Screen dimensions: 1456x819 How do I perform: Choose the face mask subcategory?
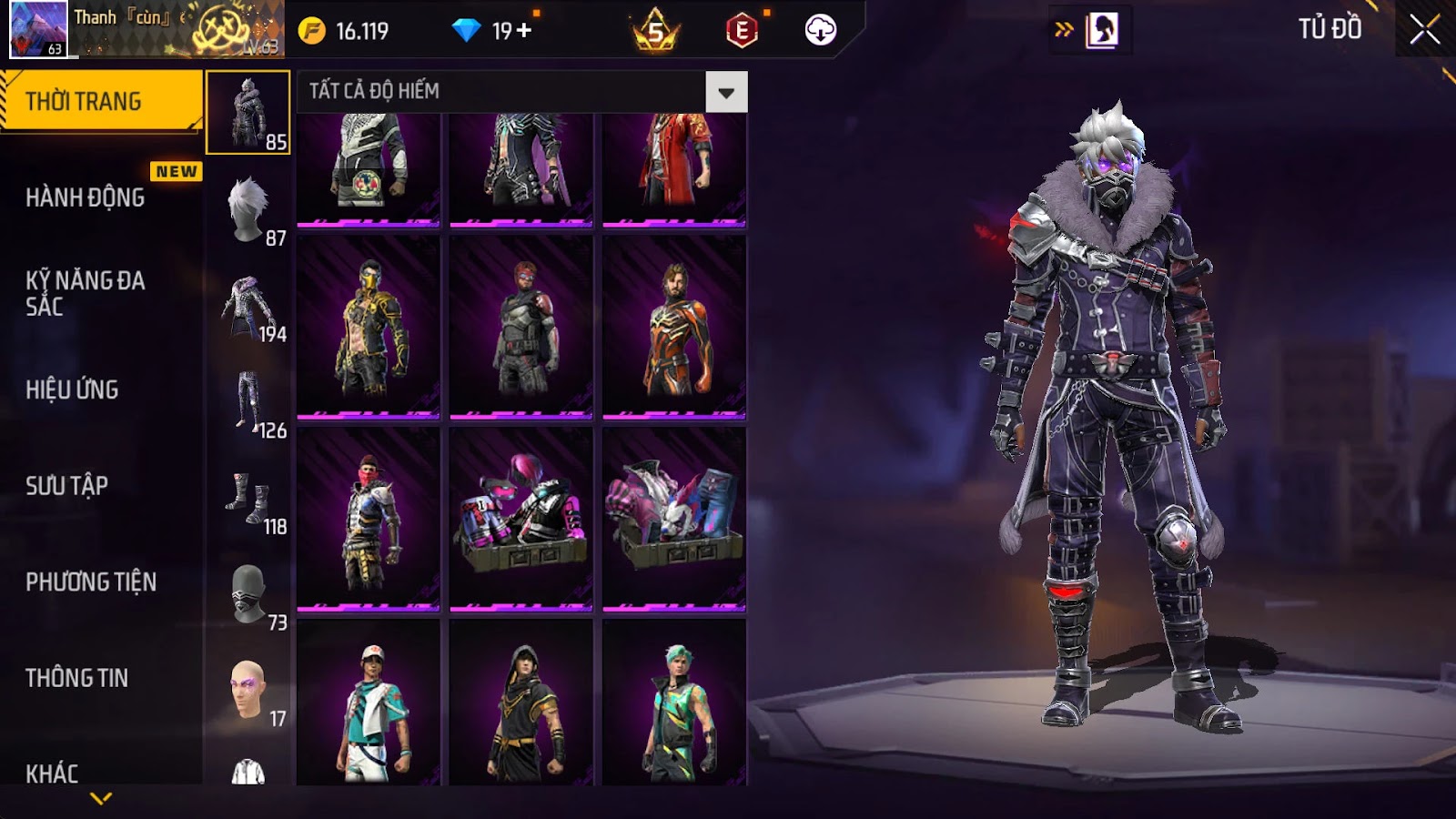[248, 593]
